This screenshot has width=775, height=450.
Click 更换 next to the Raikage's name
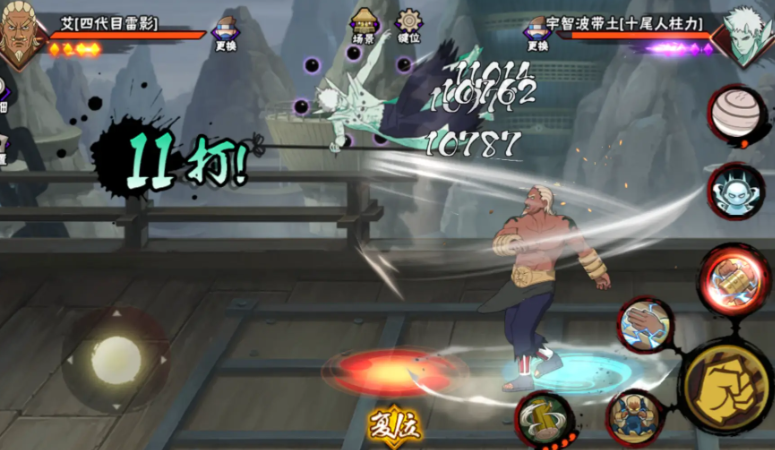(x=225, y=34)
